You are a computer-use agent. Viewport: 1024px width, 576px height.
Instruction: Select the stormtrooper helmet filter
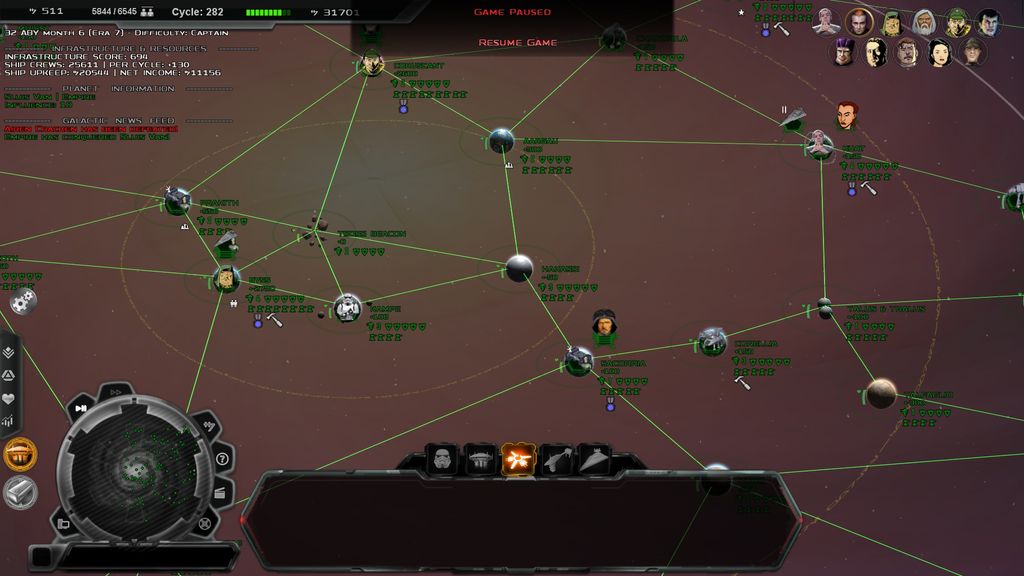(442, 460)
